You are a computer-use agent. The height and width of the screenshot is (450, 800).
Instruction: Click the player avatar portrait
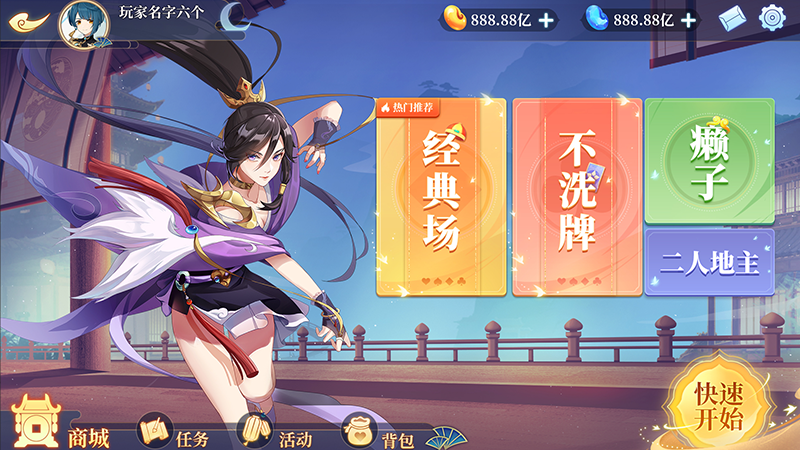pyautogui.click(x=84, y=24)
